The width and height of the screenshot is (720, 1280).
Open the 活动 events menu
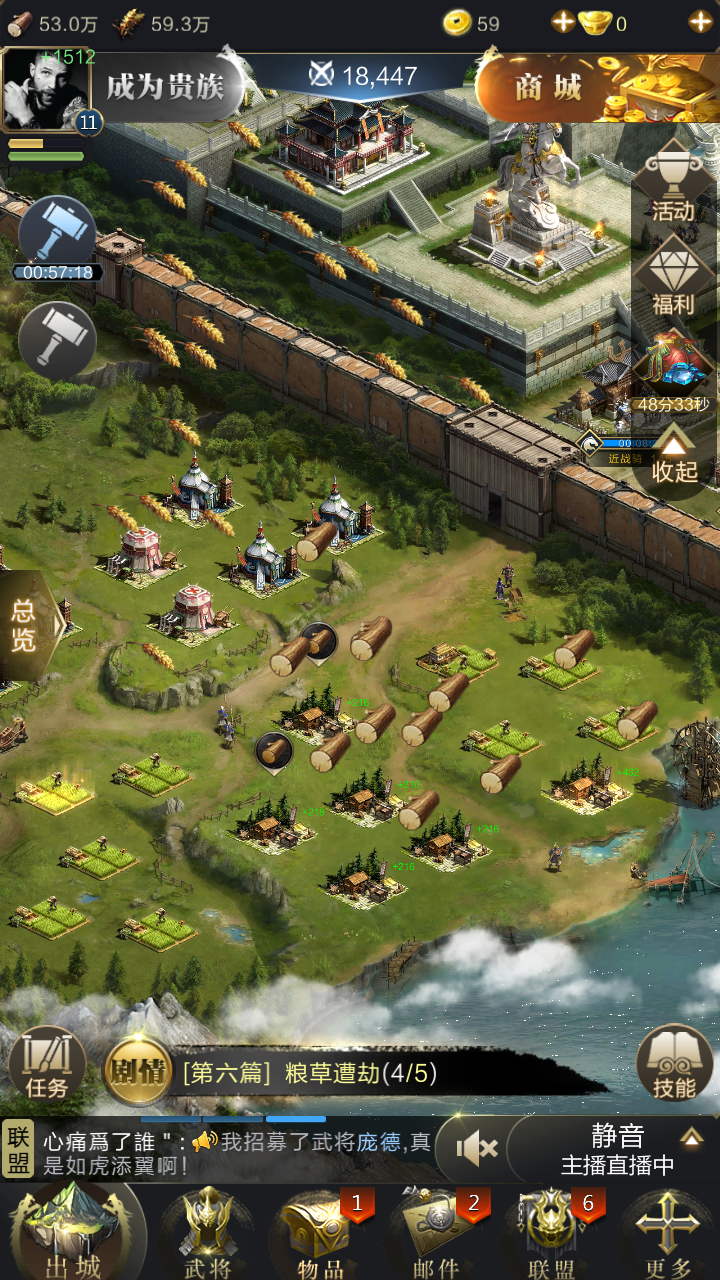(x=673, y=185)
